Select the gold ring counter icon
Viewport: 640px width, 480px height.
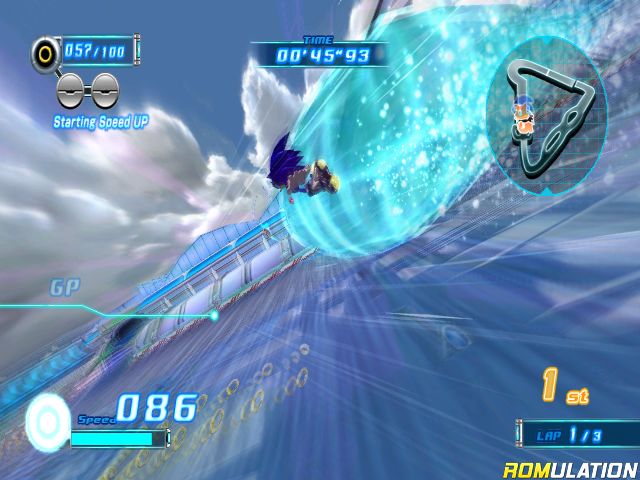tap(45, 50)
